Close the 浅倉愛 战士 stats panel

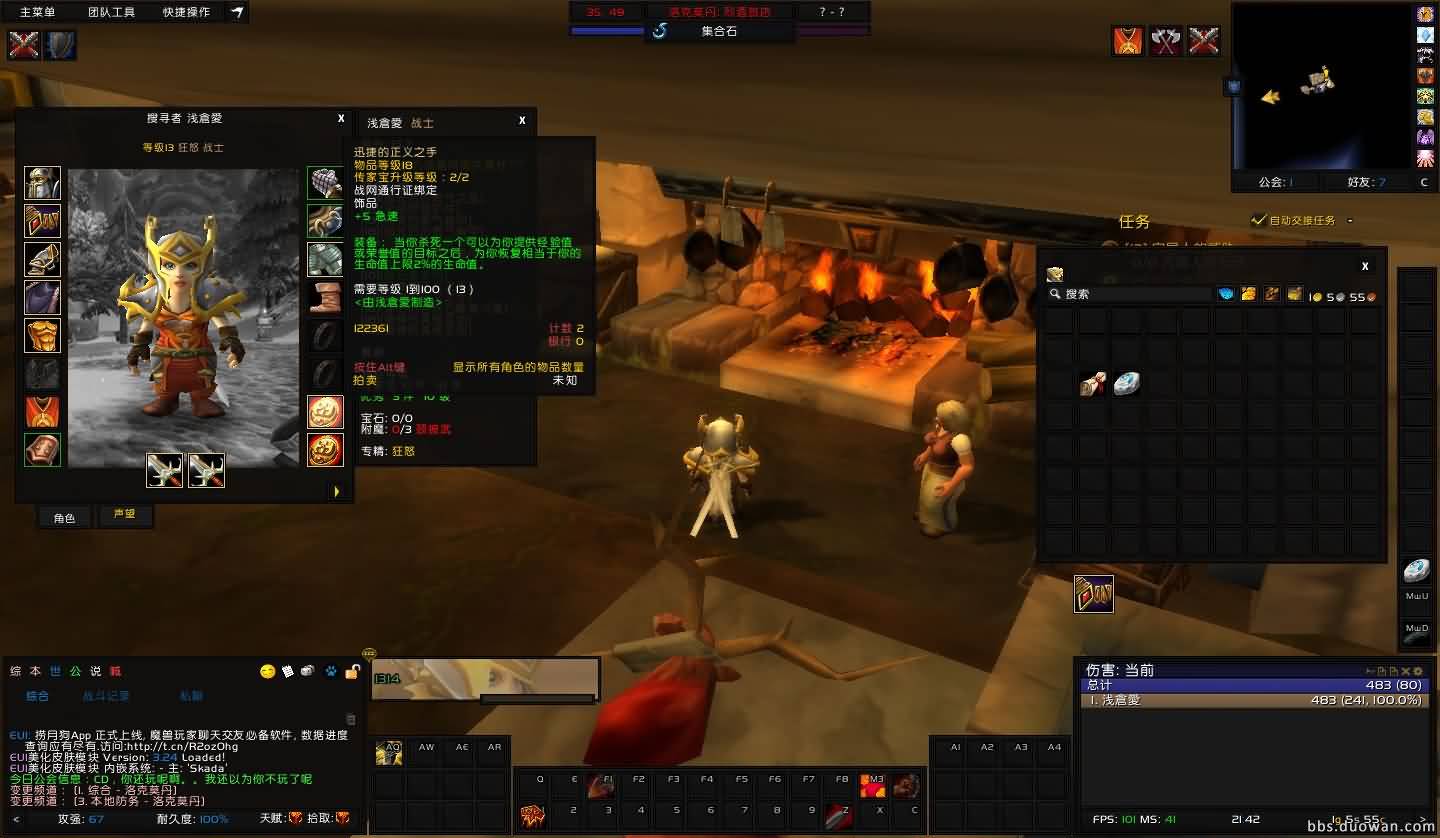(522, 121)
